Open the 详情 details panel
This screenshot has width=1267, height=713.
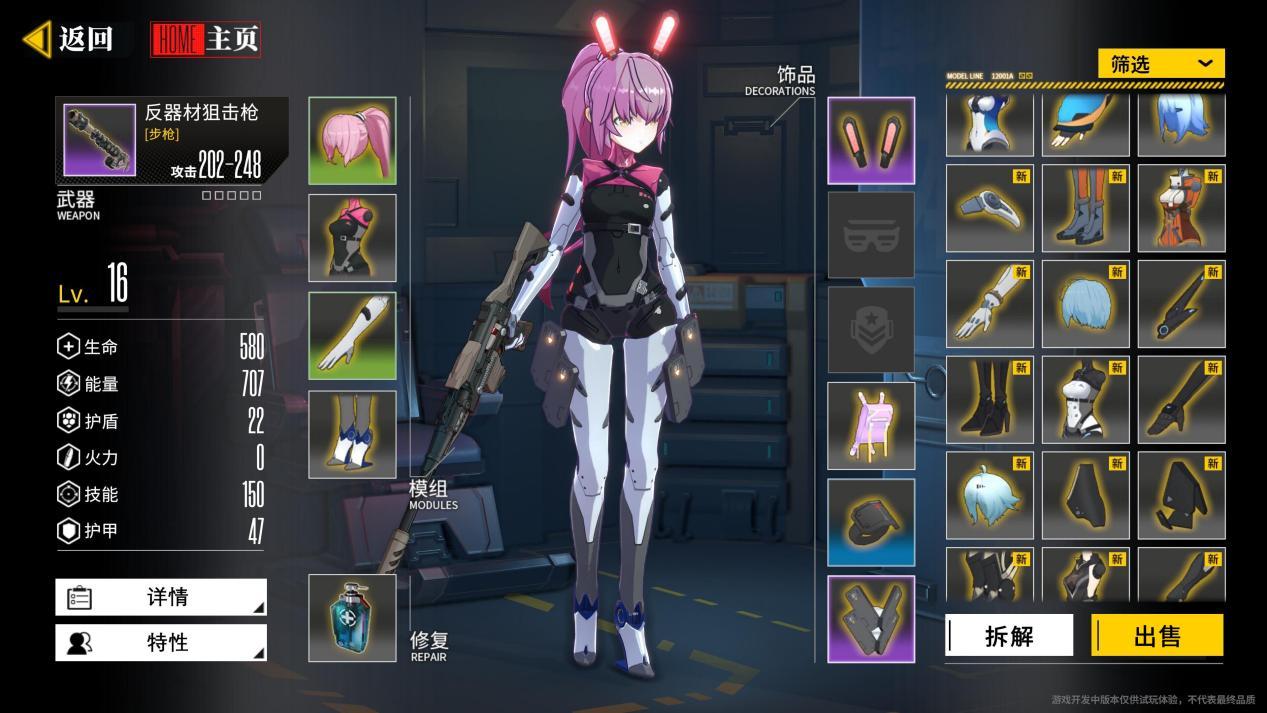[x=161, y=597]
